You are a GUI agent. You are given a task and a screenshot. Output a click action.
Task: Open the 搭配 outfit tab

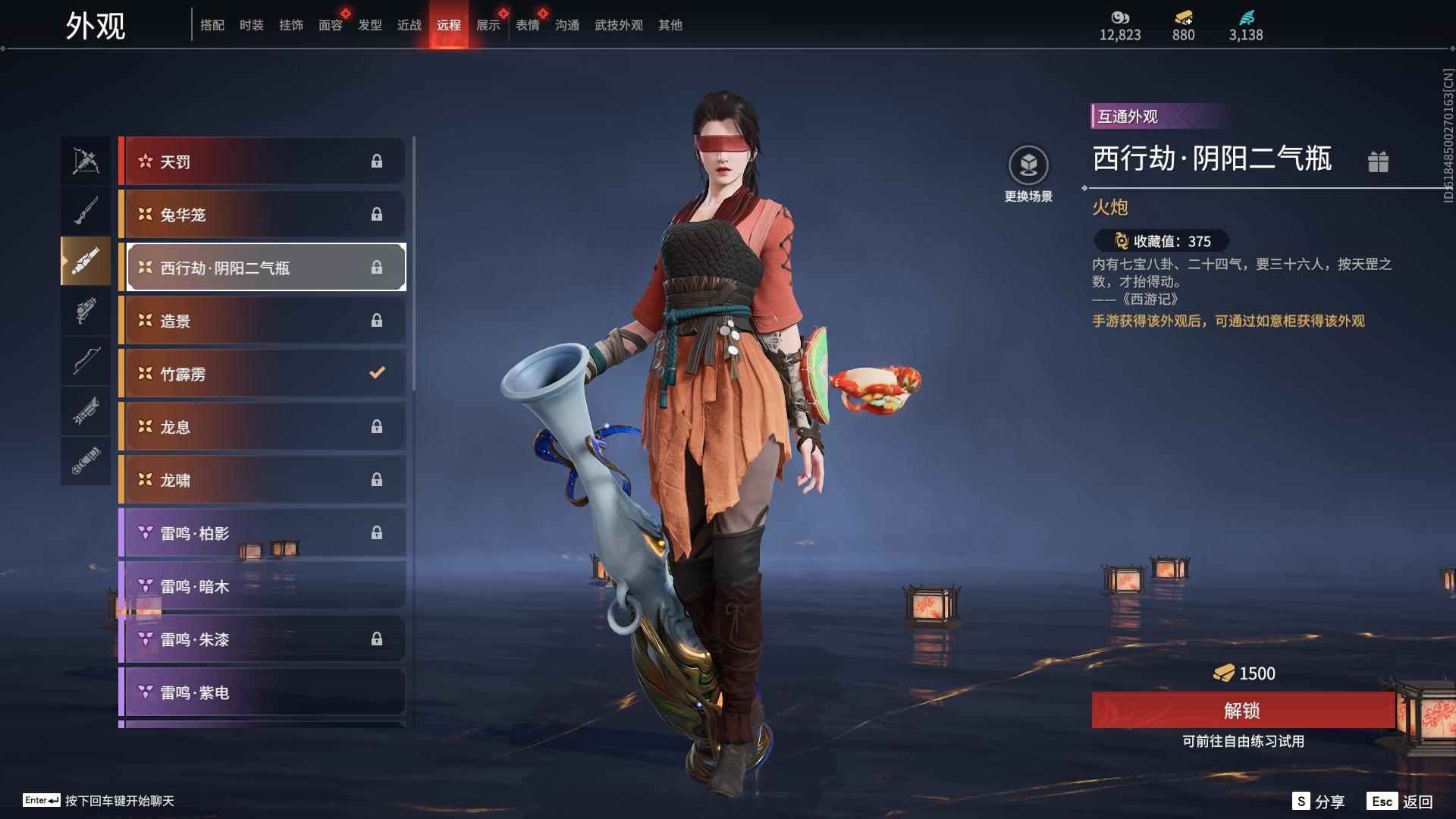pos(212,25)
